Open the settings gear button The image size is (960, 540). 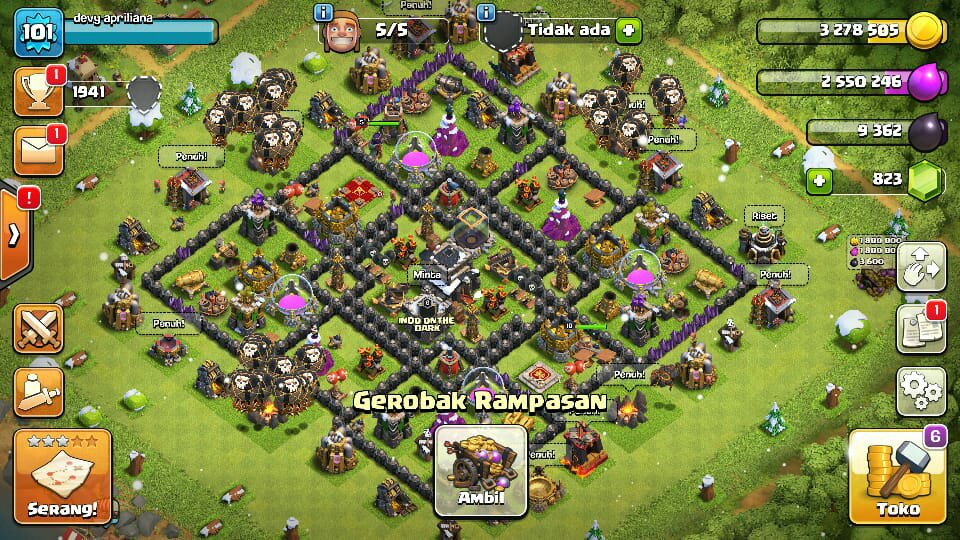point(920,390)
